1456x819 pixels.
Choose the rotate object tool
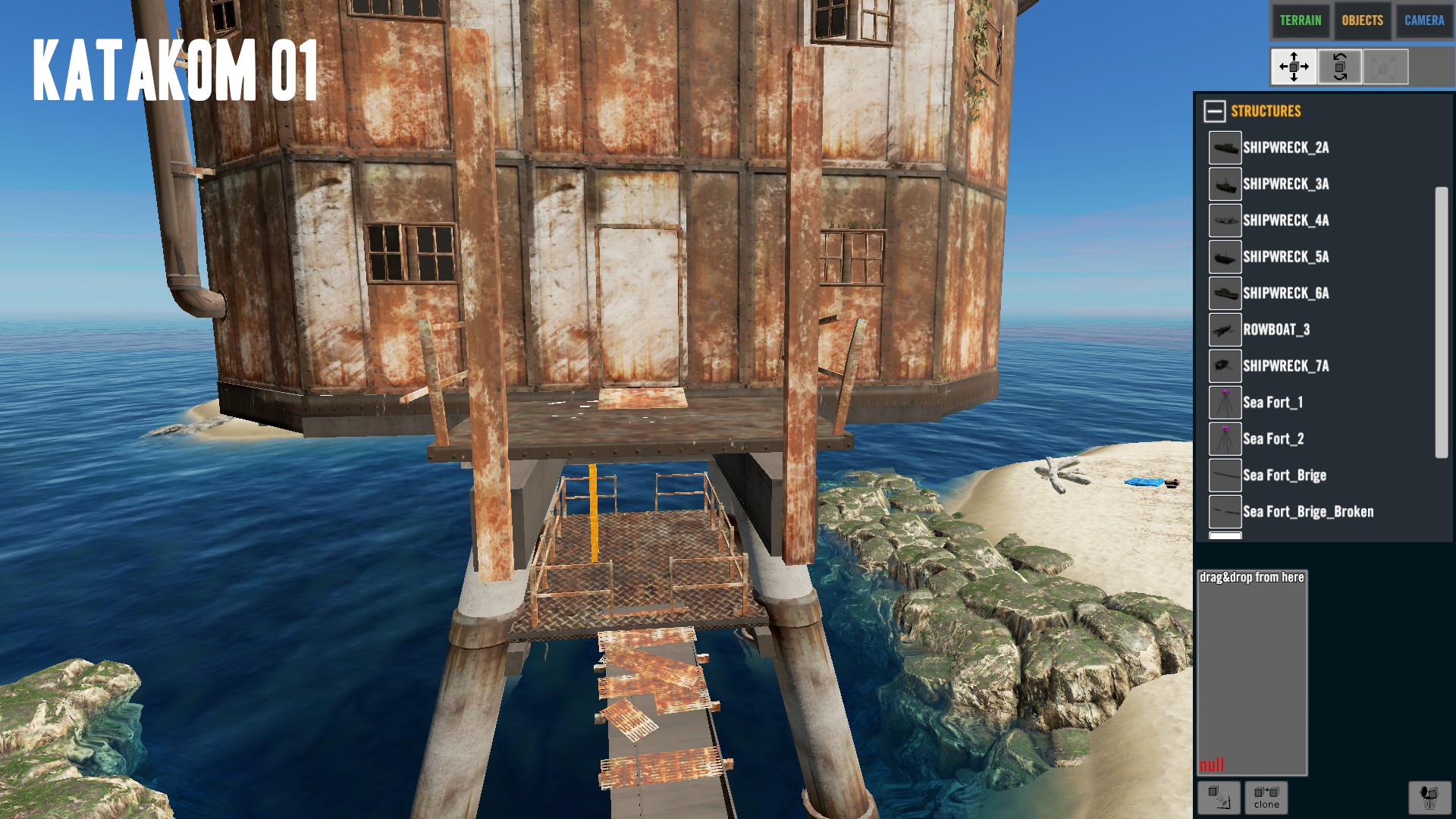[x=1339, y=67]
